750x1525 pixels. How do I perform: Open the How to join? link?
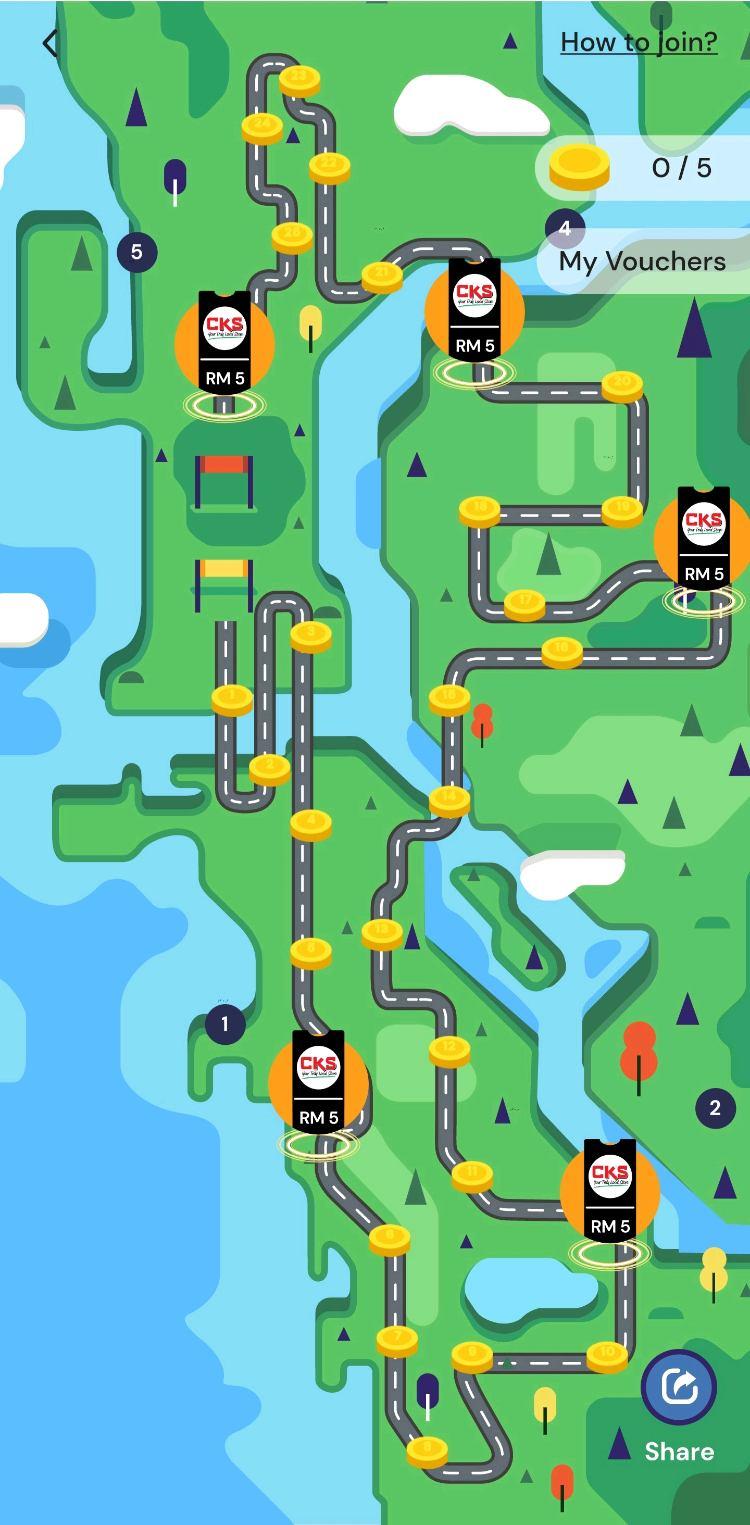coord(638,42)
